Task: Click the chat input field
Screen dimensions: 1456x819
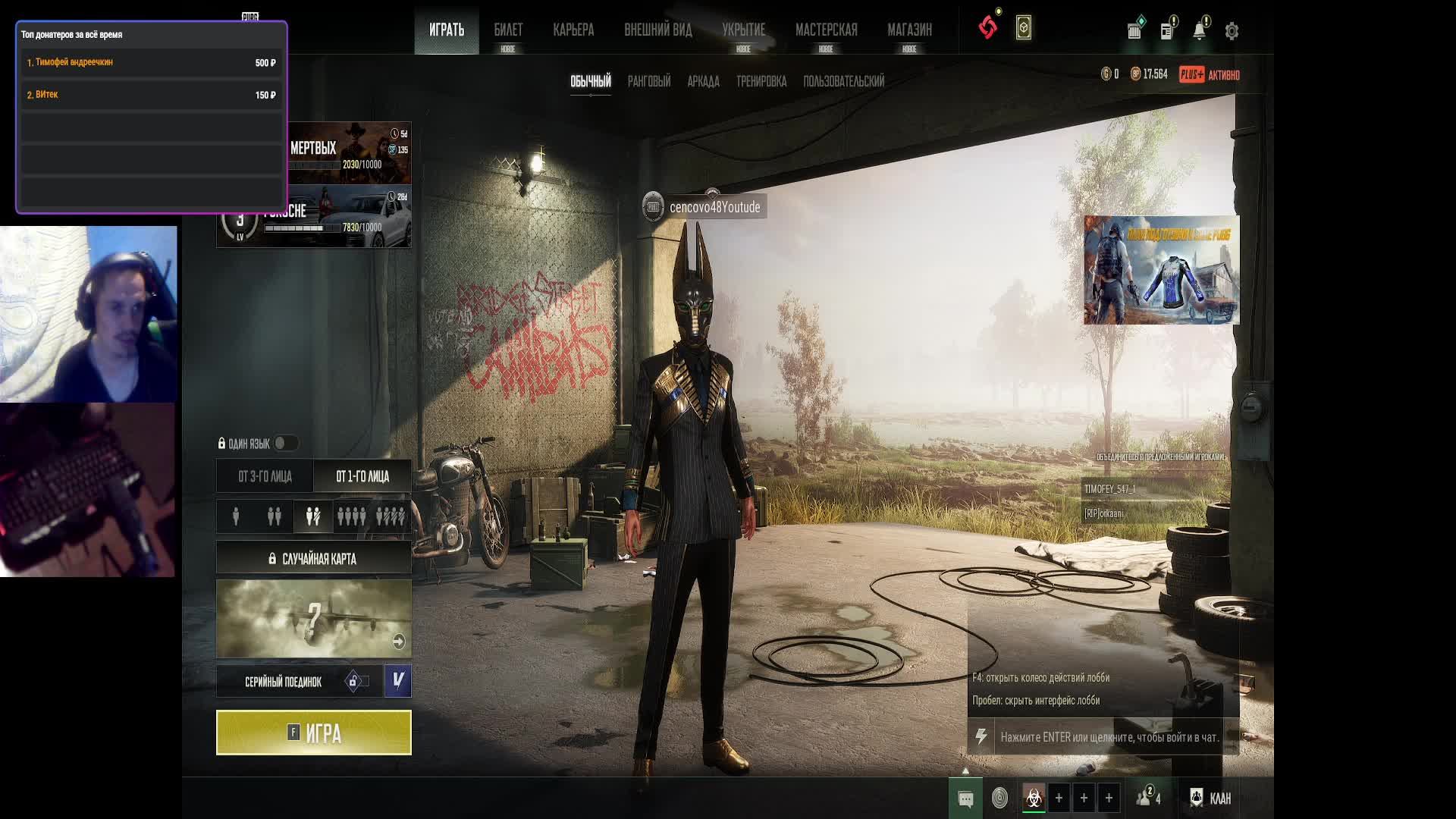Action: coord(1109,737)
